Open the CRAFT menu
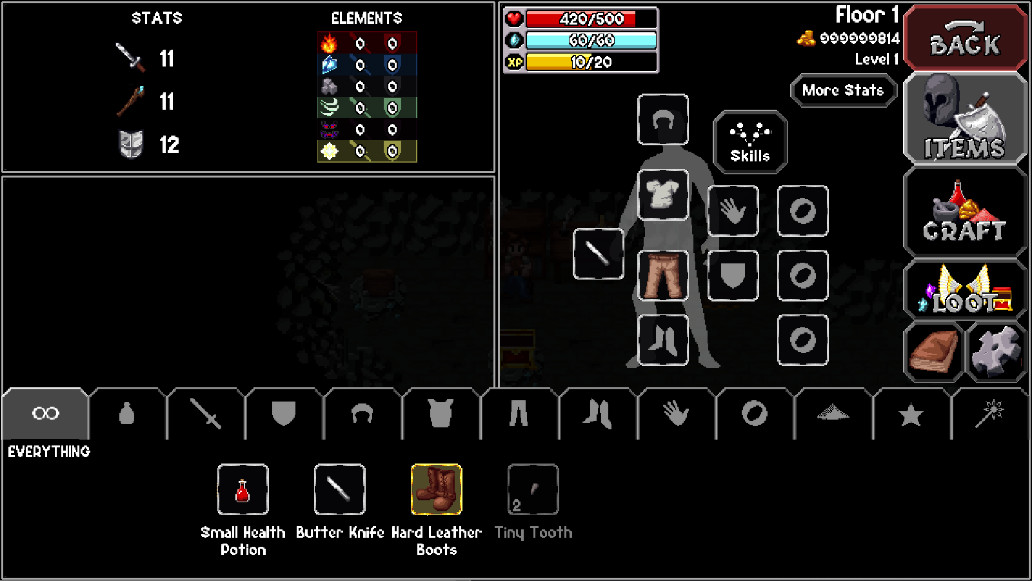The height and width of the screenshot is (581, 1032). (965, 212)
